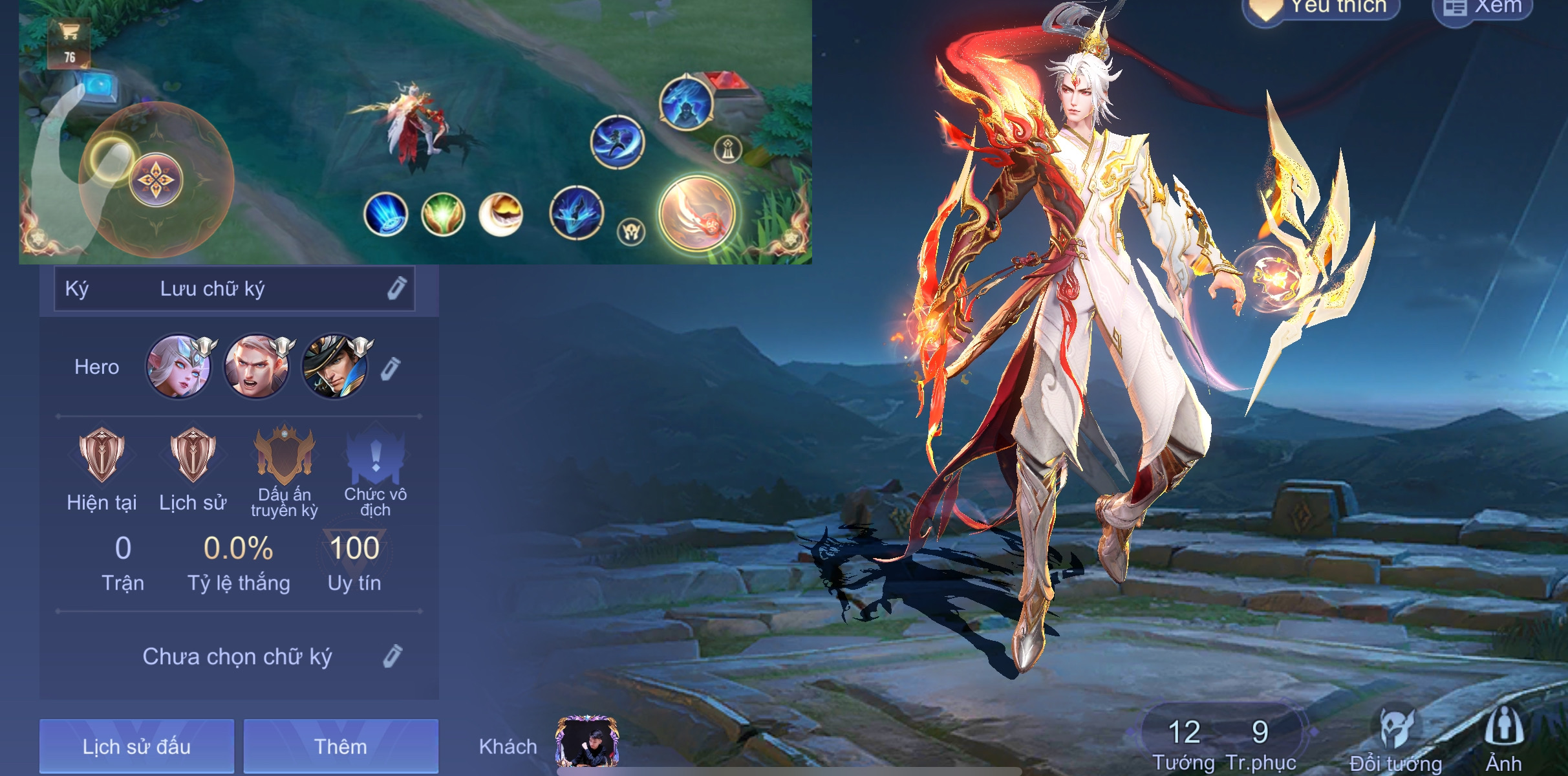Viewport: 1568px width, 776px height.
Task: Tap the large basic attack skill button
Action: coord(697,213)
